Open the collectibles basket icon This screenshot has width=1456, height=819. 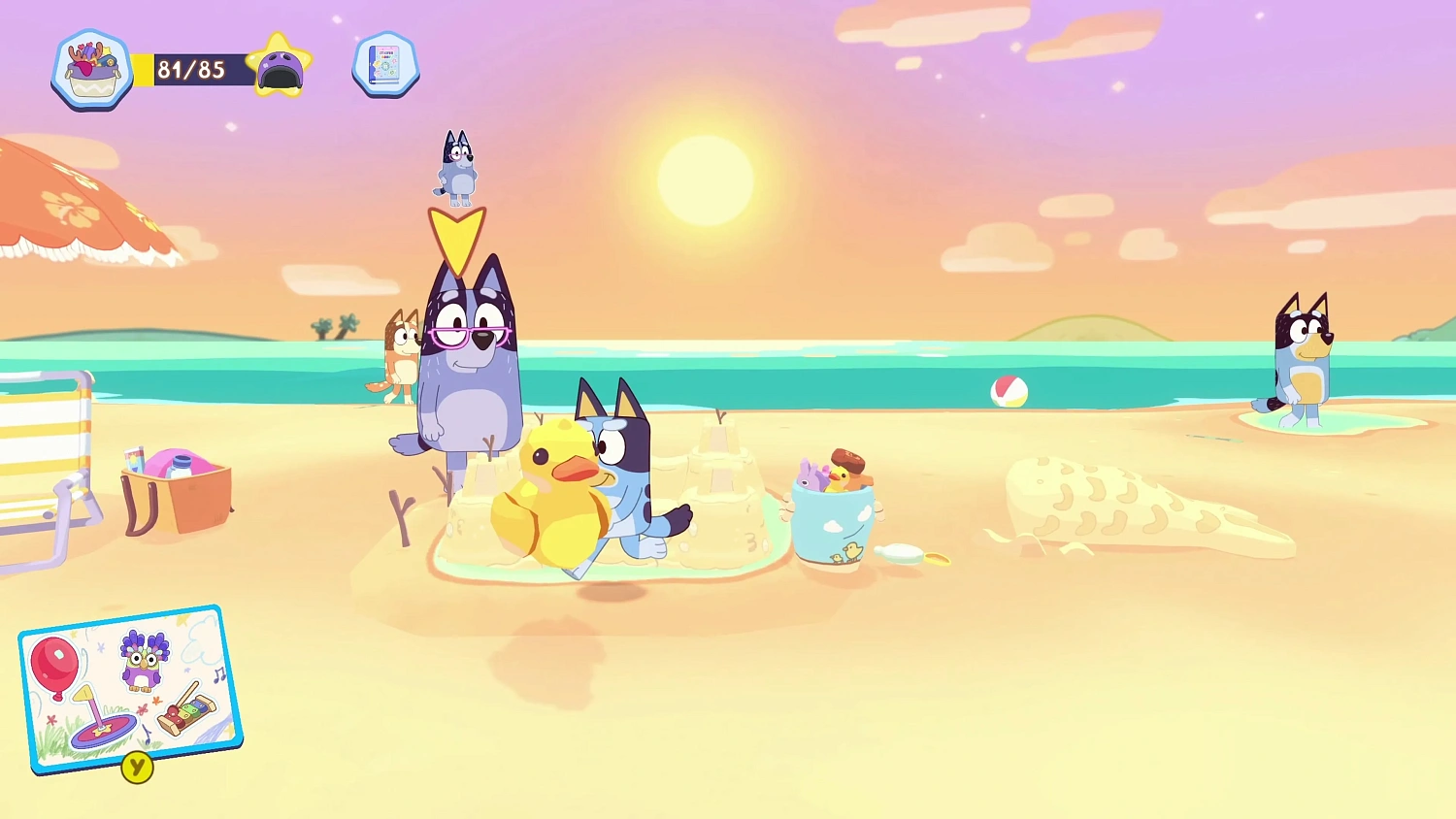(91, 66)
